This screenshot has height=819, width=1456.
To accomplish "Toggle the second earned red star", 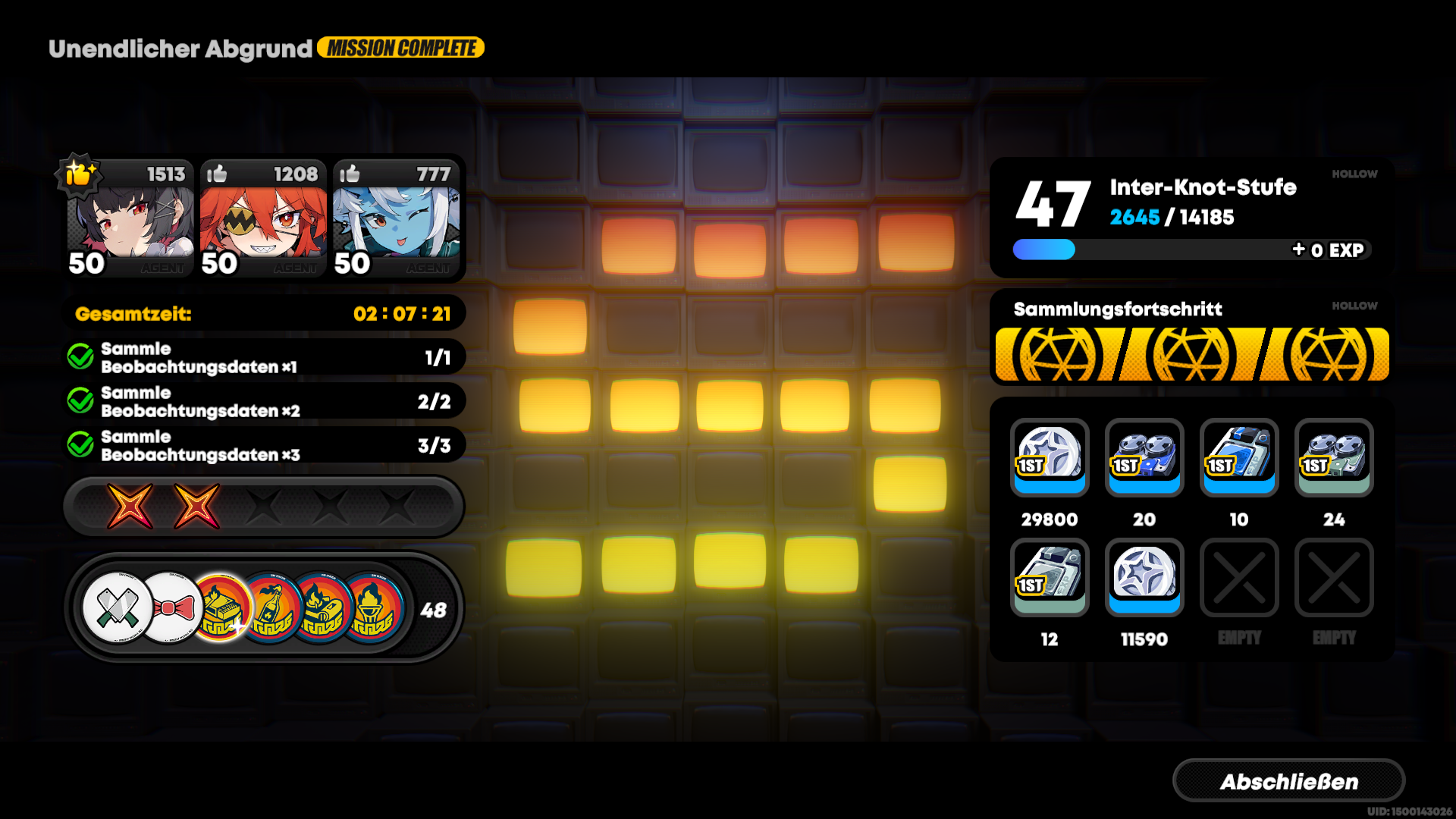I will tap(197, 507).
